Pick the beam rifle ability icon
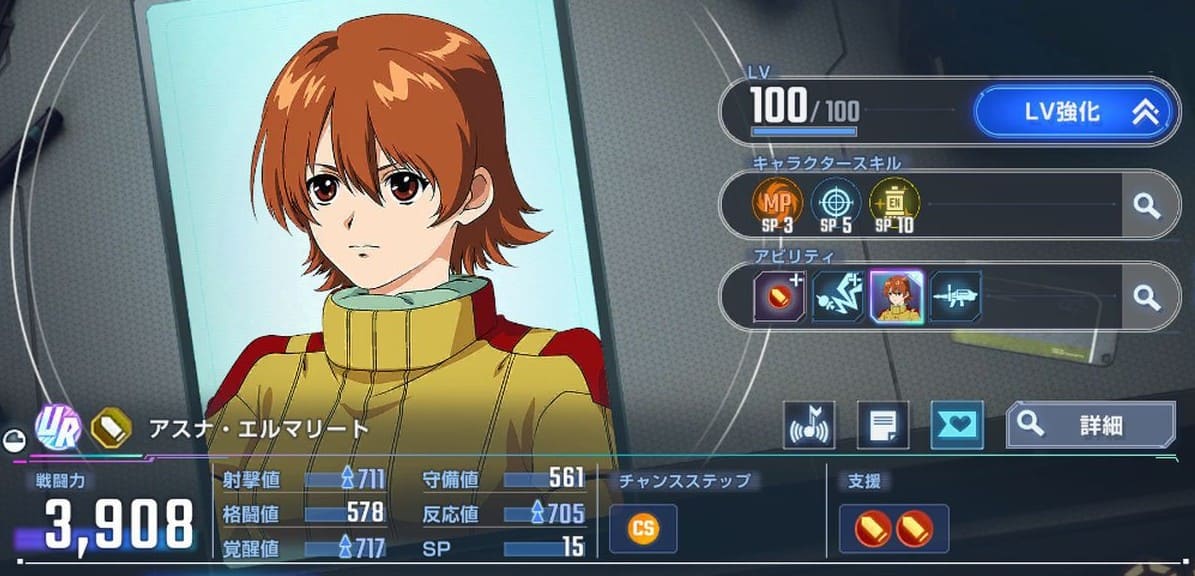1195x576 pixels. (x=954, y=296)
